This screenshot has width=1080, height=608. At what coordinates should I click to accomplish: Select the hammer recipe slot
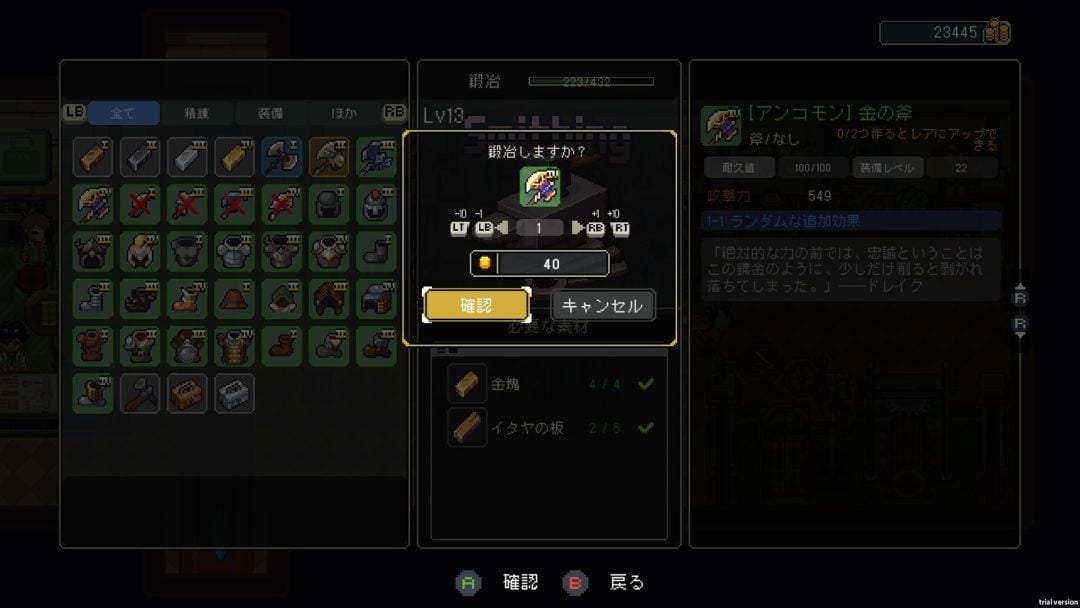point(140,393)
